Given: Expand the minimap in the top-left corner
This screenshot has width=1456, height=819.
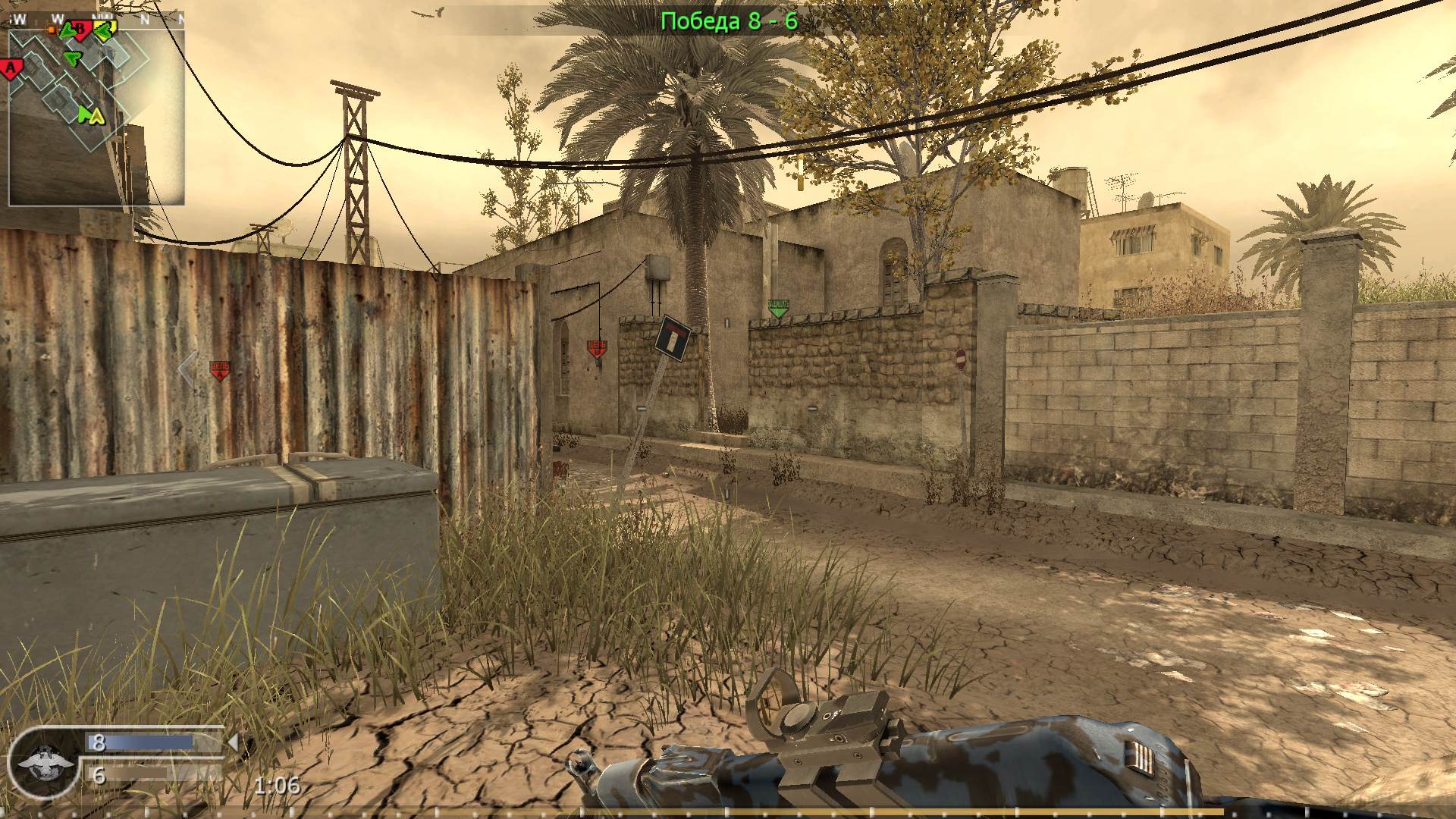Looking at the screenshot, I should [99, 114].
